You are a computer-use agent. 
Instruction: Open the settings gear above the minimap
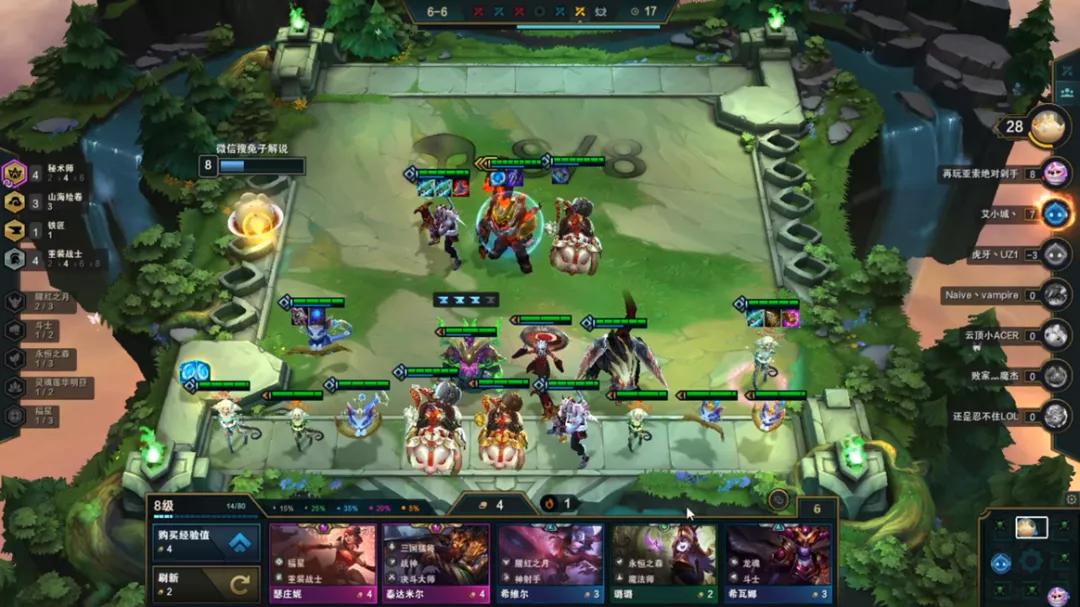1072,498
